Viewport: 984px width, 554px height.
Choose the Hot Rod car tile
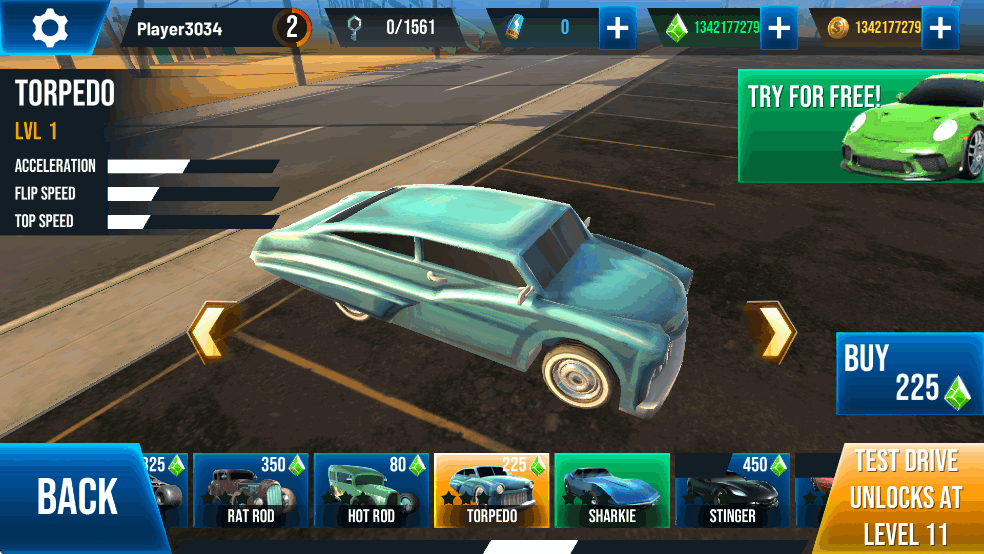(x=371, y=490)
